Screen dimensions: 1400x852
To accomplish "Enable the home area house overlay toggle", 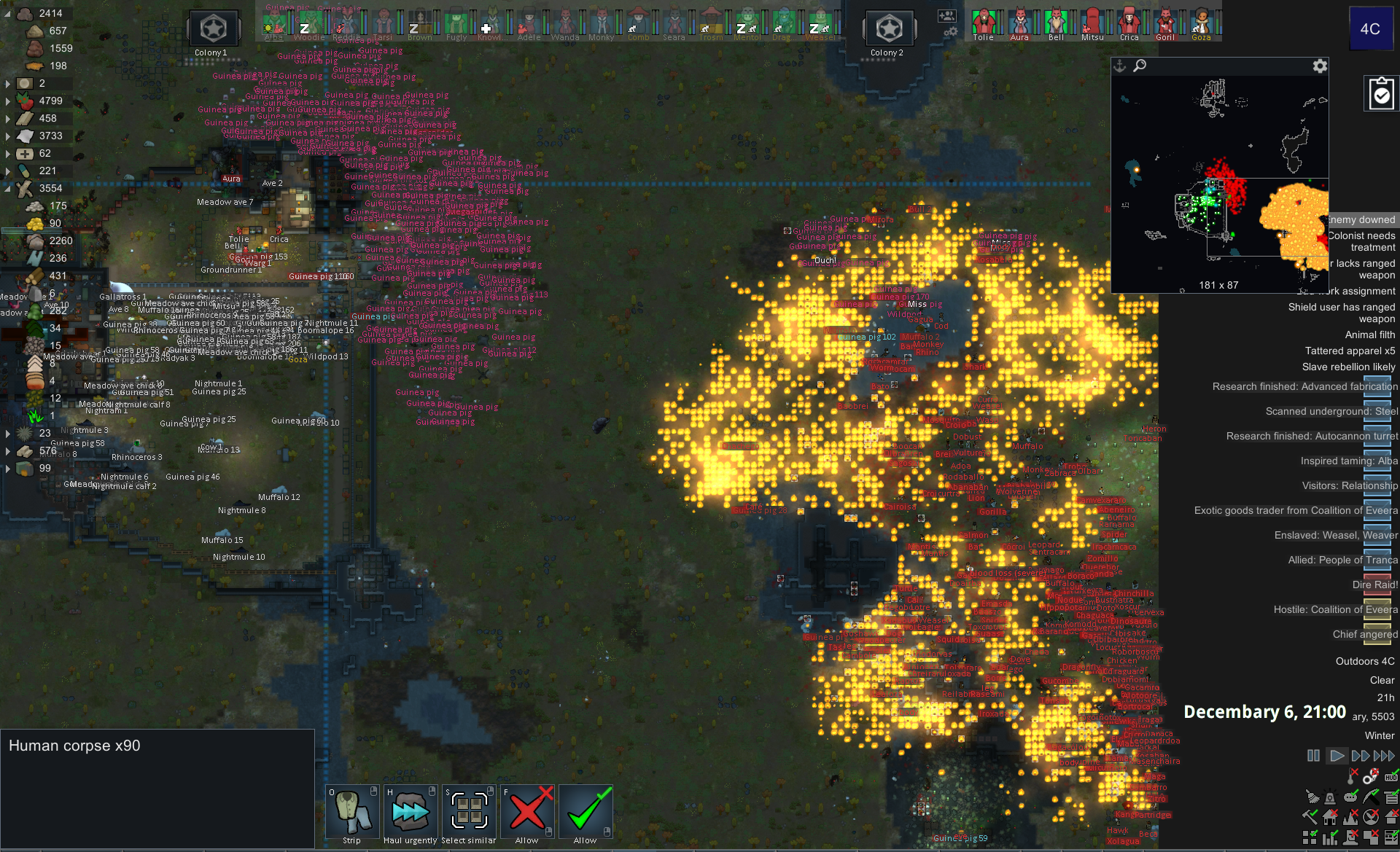I will click(1330, 817).
